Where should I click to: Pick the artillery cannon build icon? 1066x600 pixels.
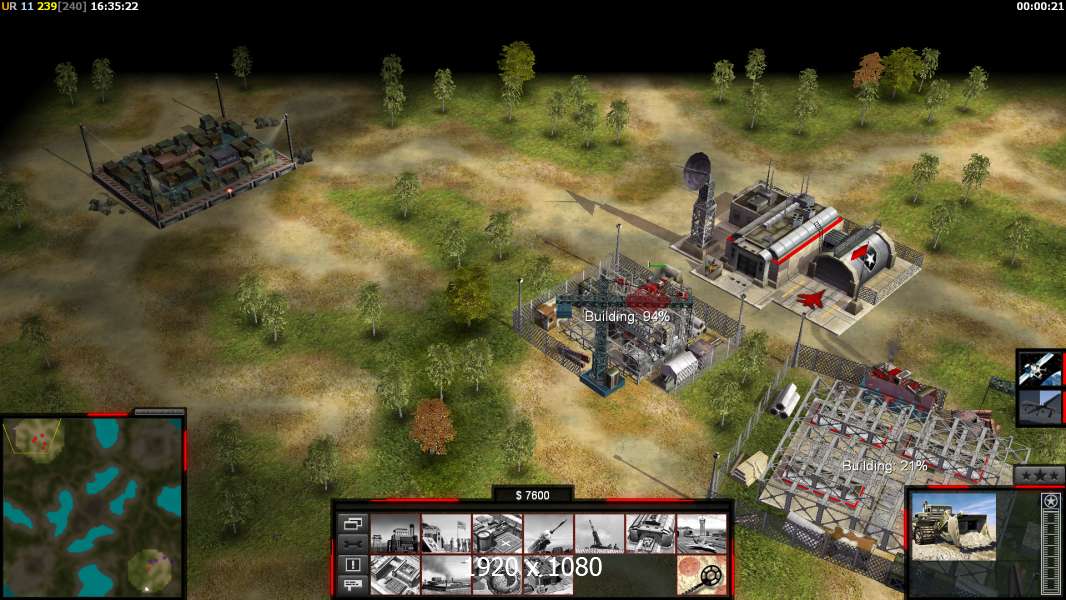(x=599, y=533)
